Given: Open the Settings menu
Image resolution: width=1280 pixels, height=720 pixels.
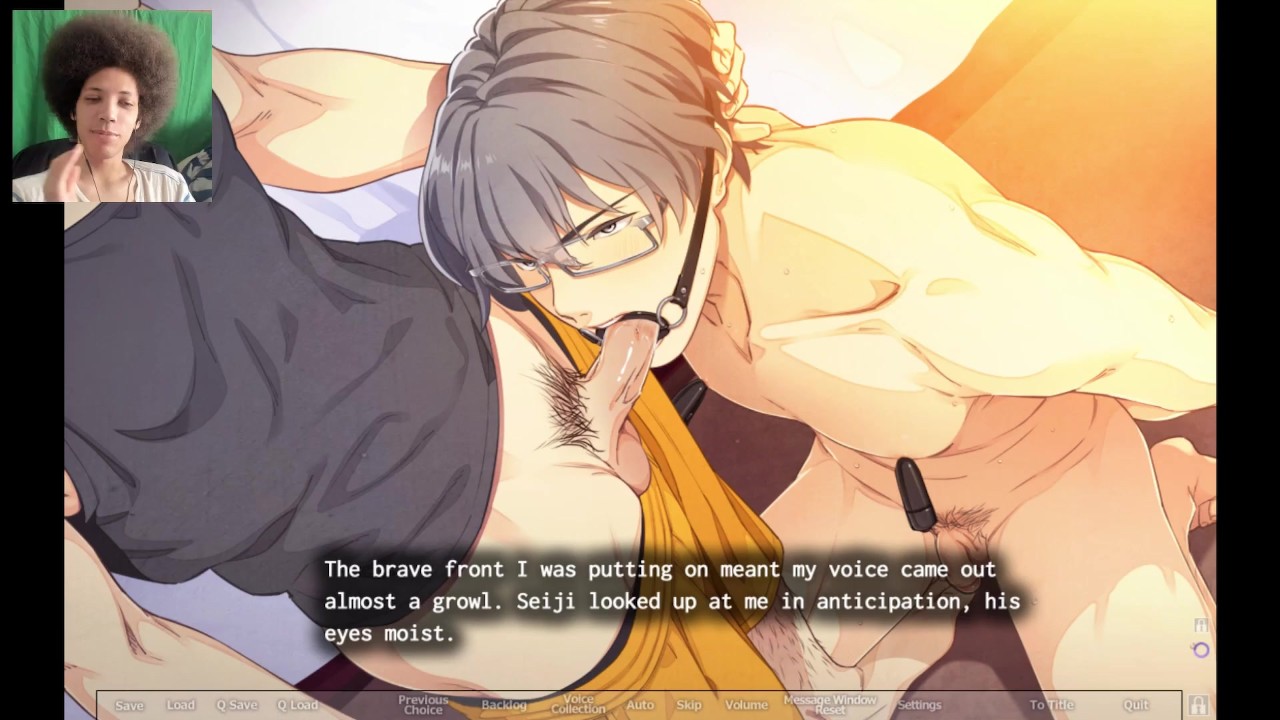Looking at the screenshot, I should (x=919, y=705).
